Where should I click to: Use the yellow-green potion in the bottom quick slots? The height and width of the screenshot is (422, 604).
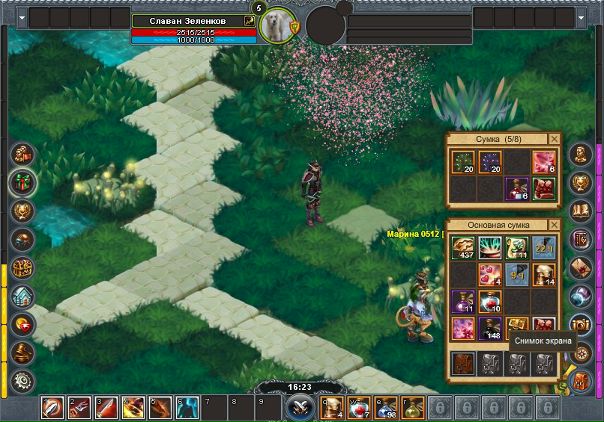point(410,407)
